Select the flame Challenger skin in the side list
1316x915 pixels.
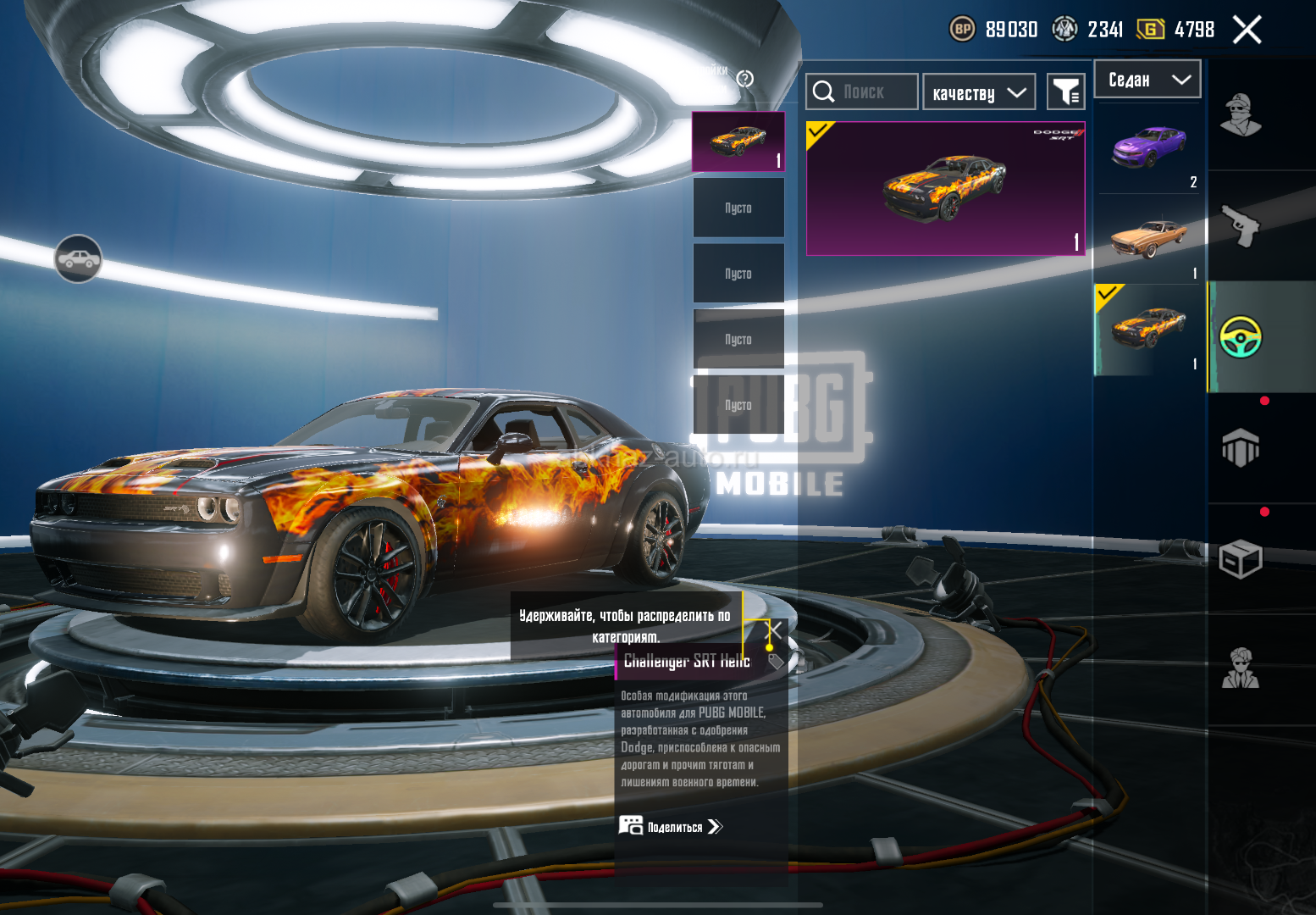(1149, 330)
